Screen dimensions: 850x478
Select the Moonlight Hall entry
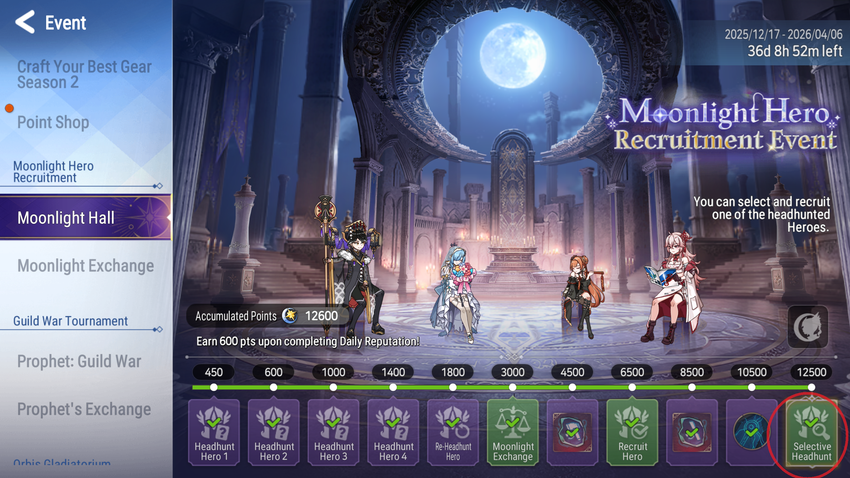(x=66, y=218)
